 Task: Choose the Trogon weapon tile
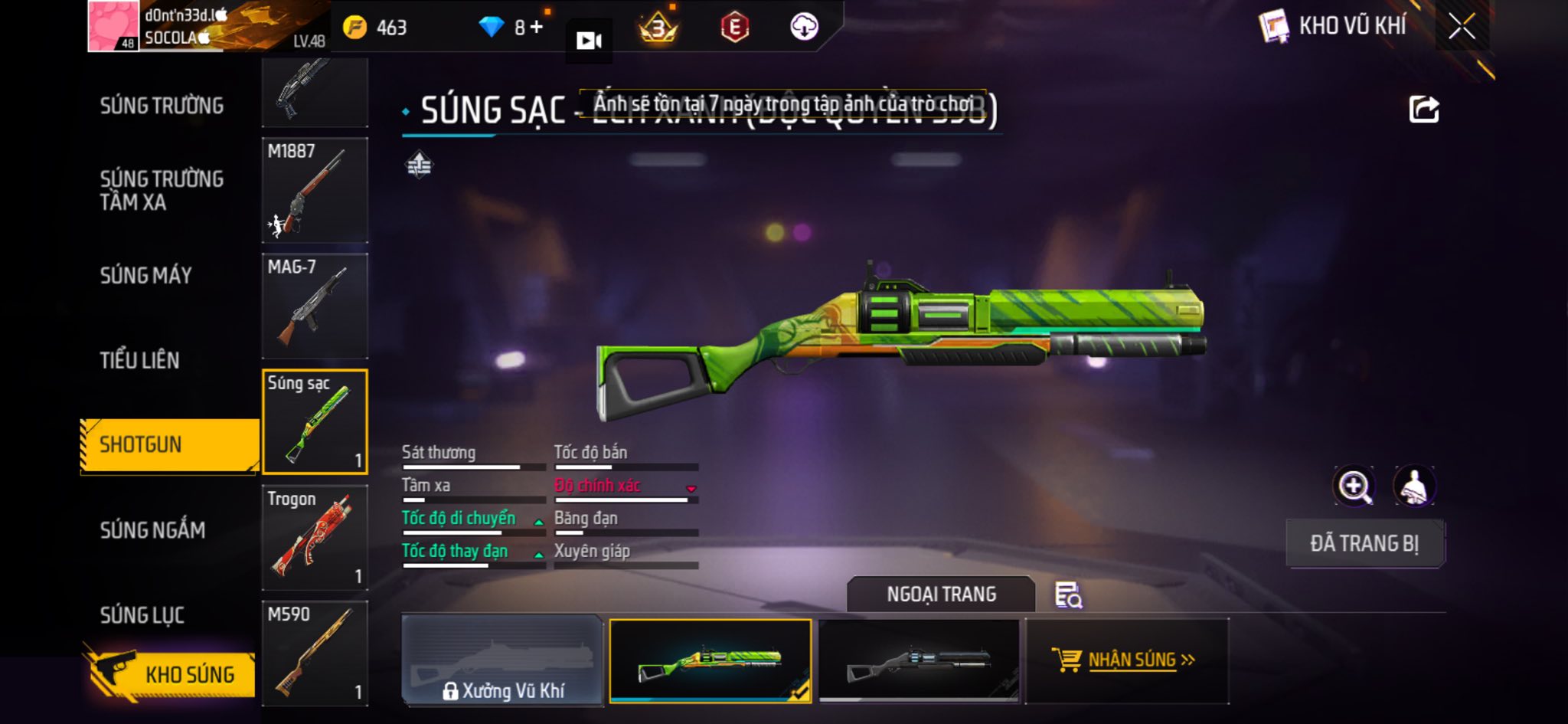(315, 537)
